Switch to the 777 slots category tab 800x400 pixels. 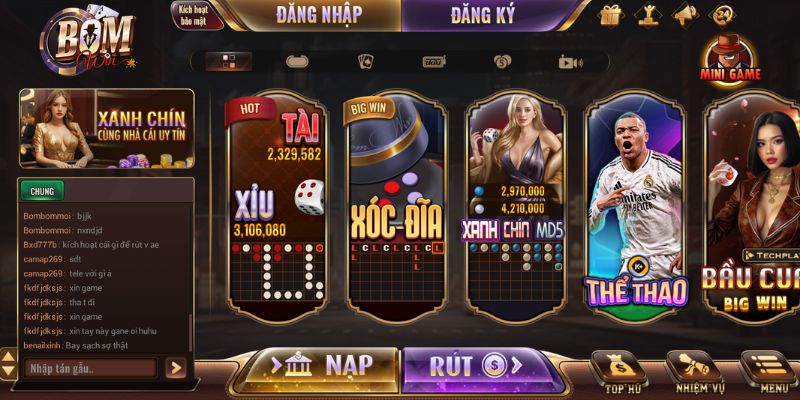click(434, 62)
